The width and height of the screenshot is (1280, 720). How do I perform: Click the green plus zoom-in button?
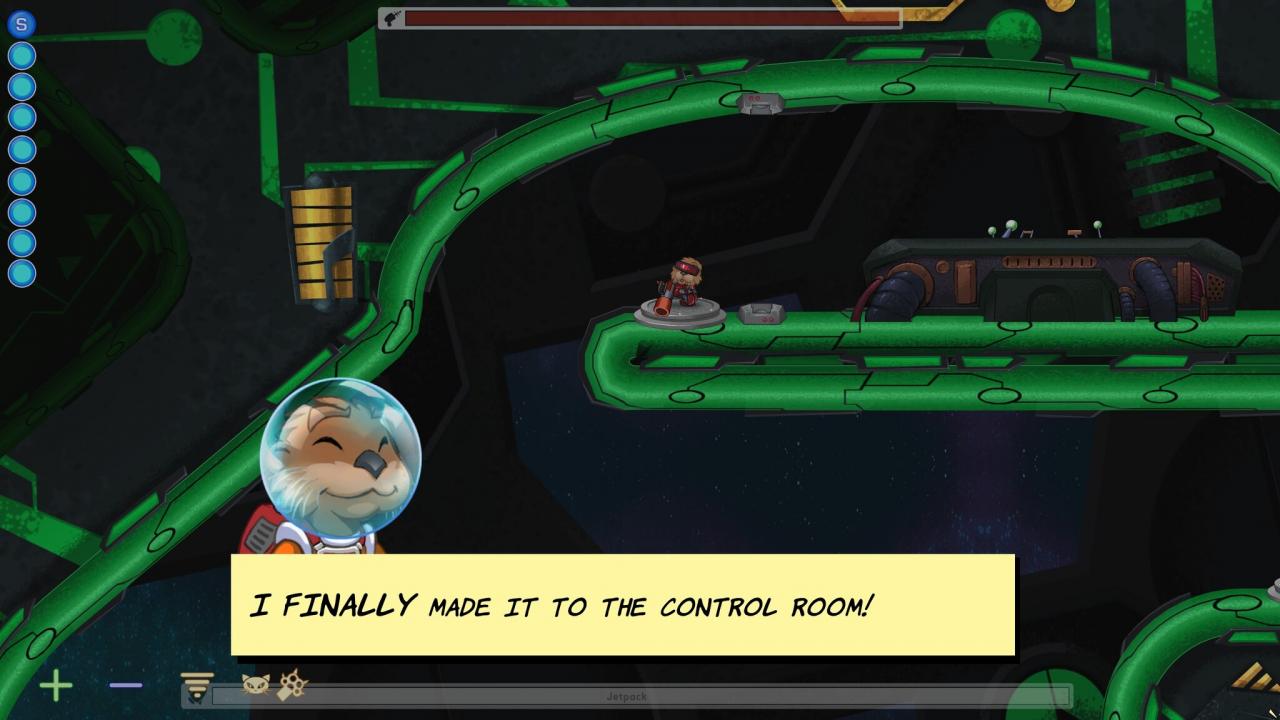click(56, 686)
